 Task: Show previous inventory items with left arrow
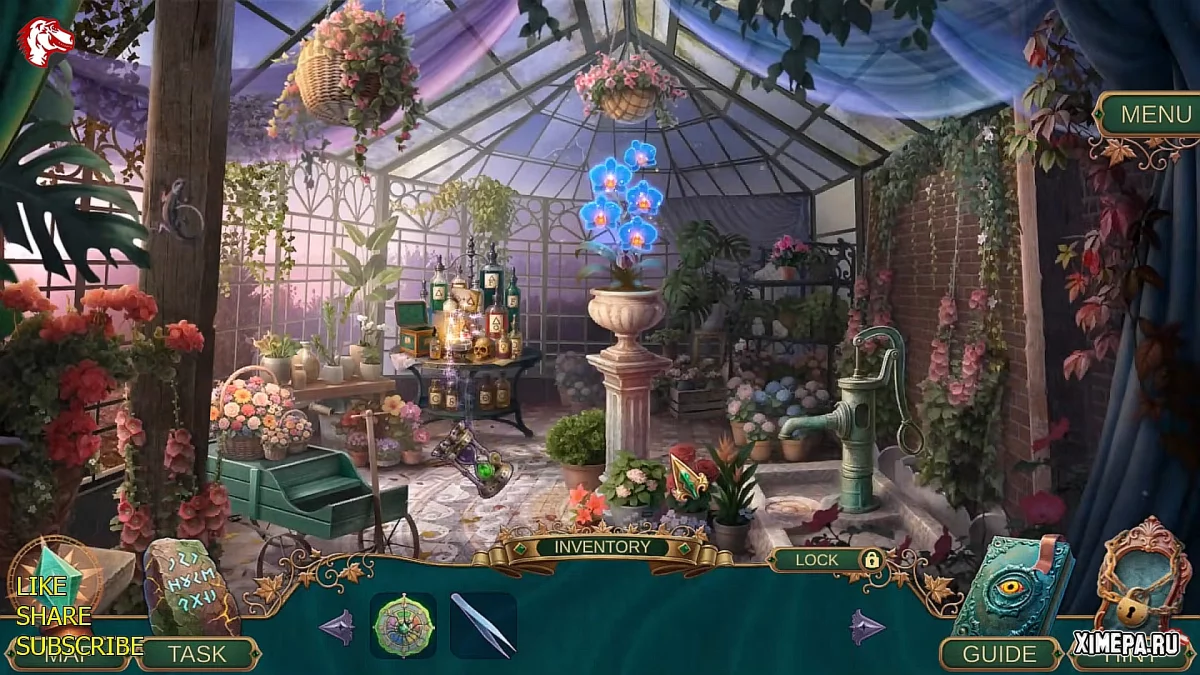pos(337,627)
